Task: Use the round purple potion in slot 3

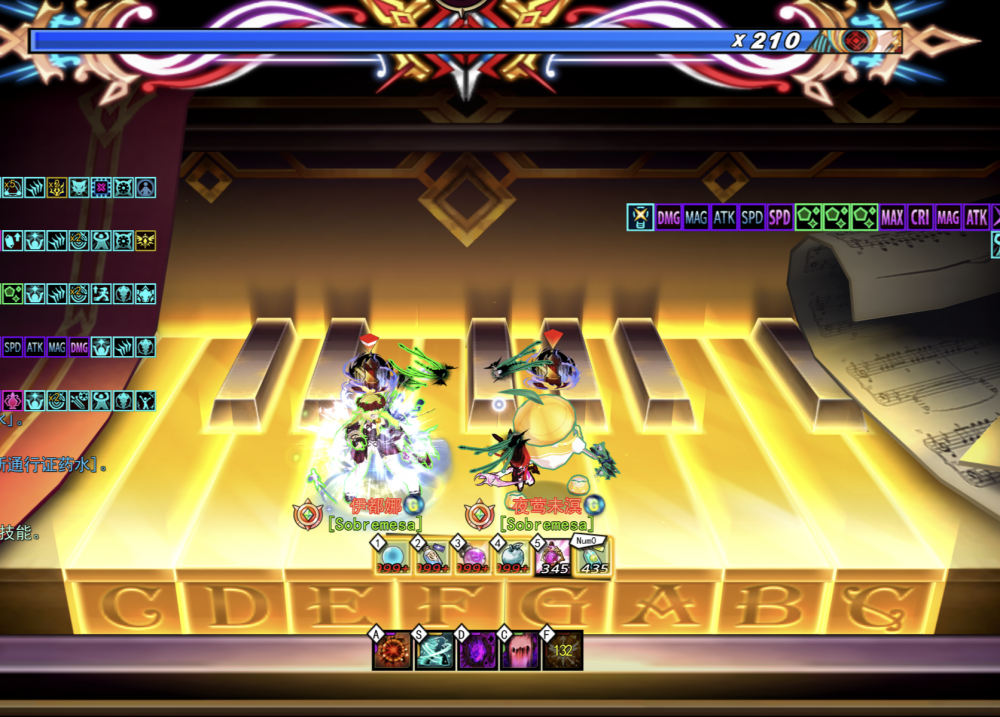Action: [472, 557]
